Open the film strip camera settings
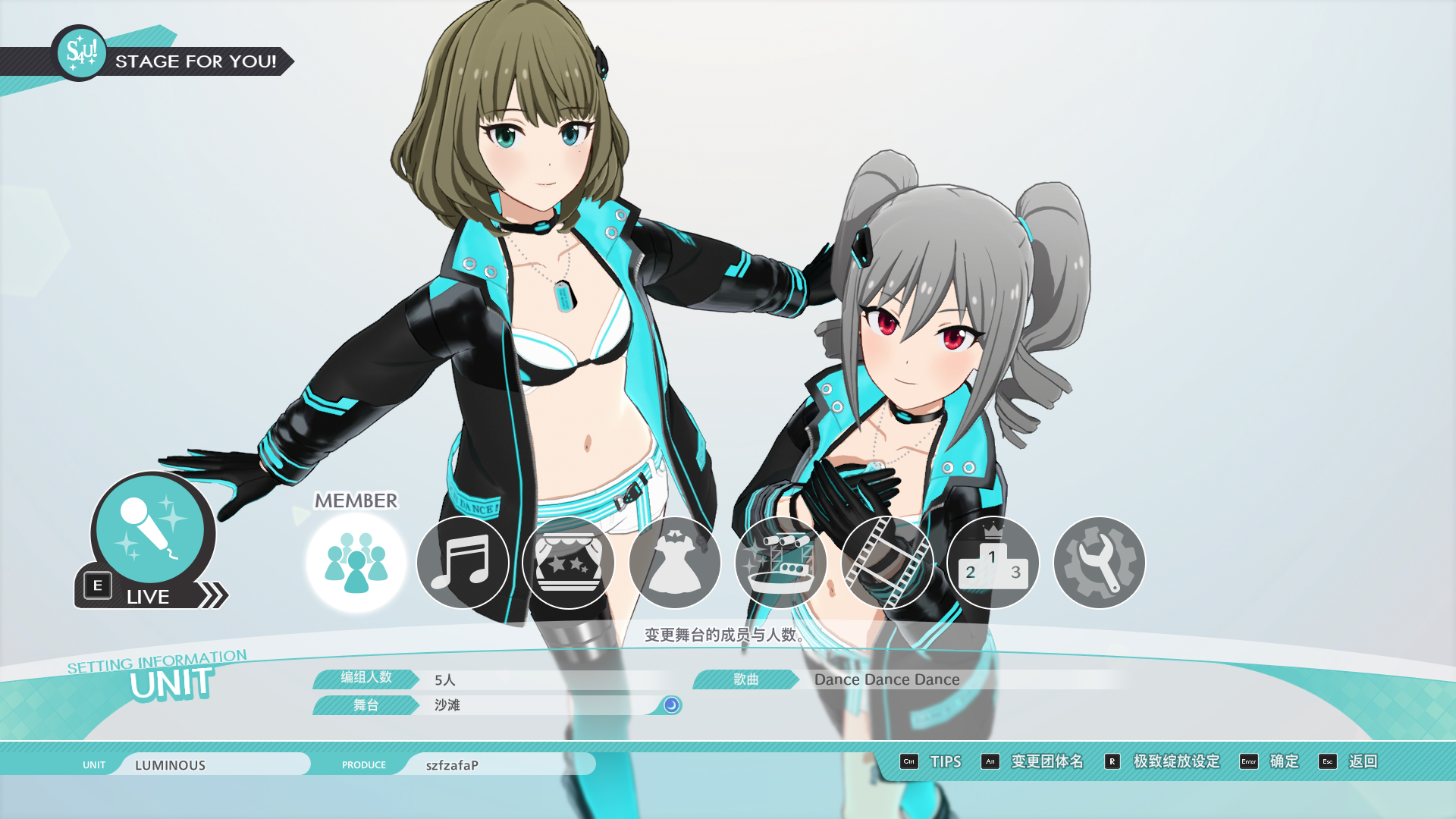 [x=887, y=563]
